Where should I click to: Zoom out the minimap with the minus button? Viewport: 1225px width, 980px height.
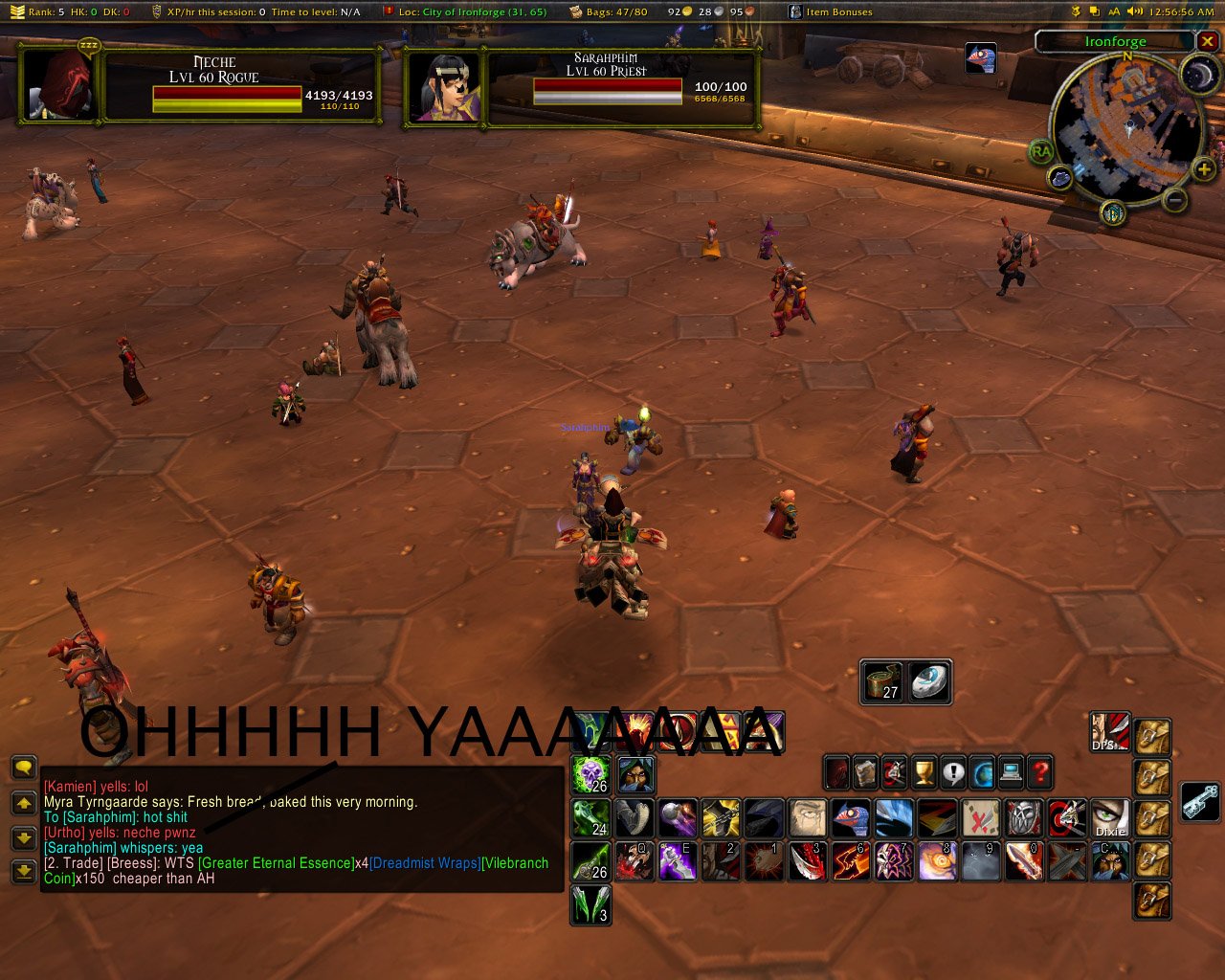(1174, 199)
